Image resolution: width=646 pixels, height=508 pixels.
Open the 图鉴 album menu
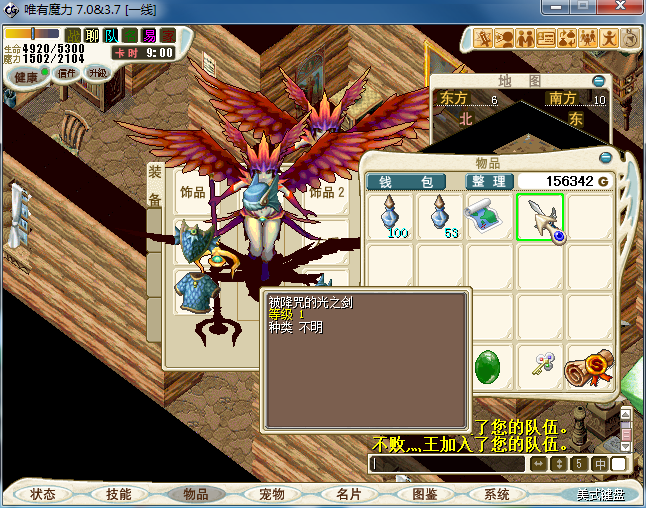(425, 494)
